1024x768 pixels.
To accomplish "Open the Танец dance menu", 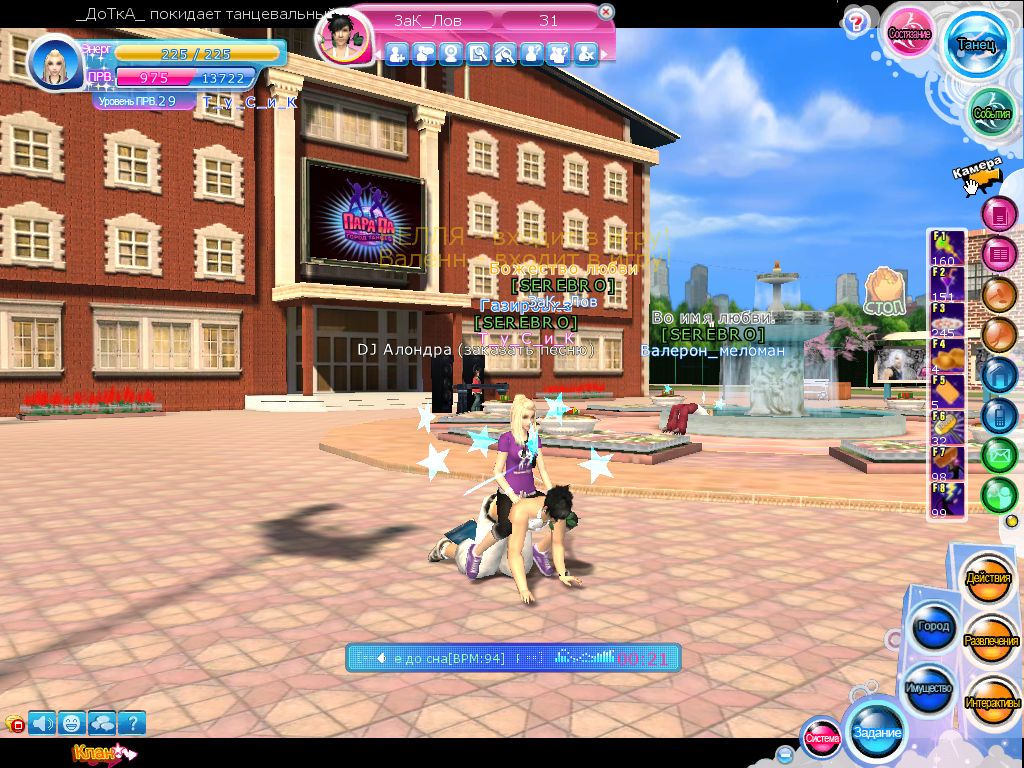I will (976, 45).
